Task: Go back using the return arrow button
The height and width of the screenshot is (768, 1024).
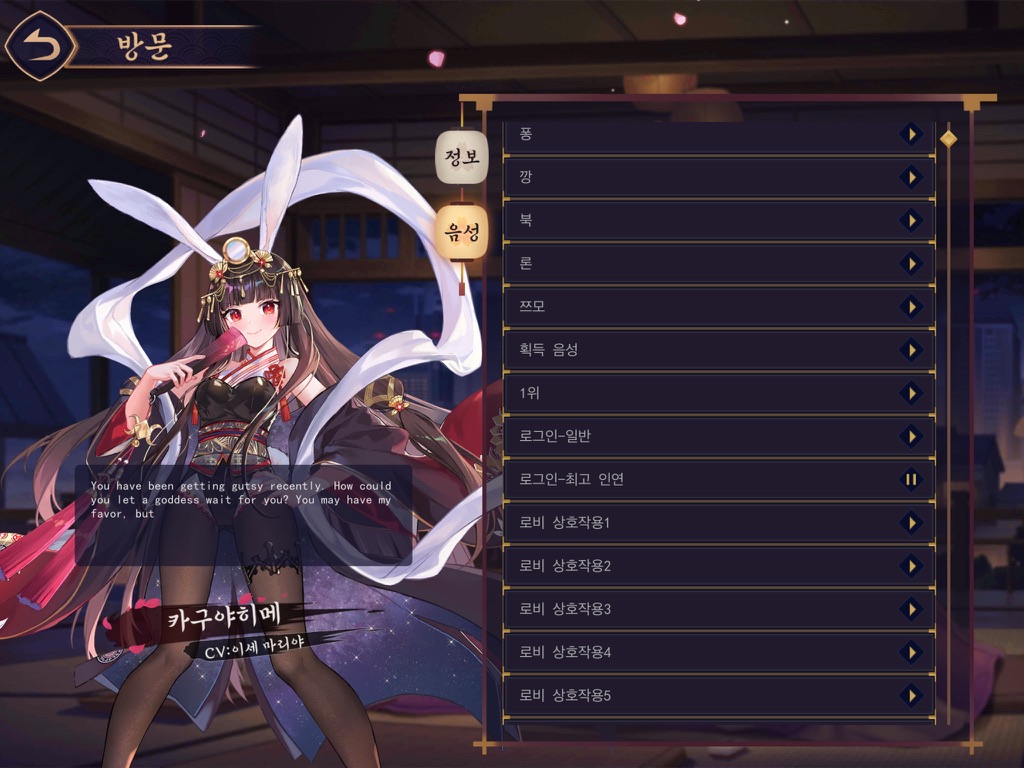Action: (x=40, y=46)
